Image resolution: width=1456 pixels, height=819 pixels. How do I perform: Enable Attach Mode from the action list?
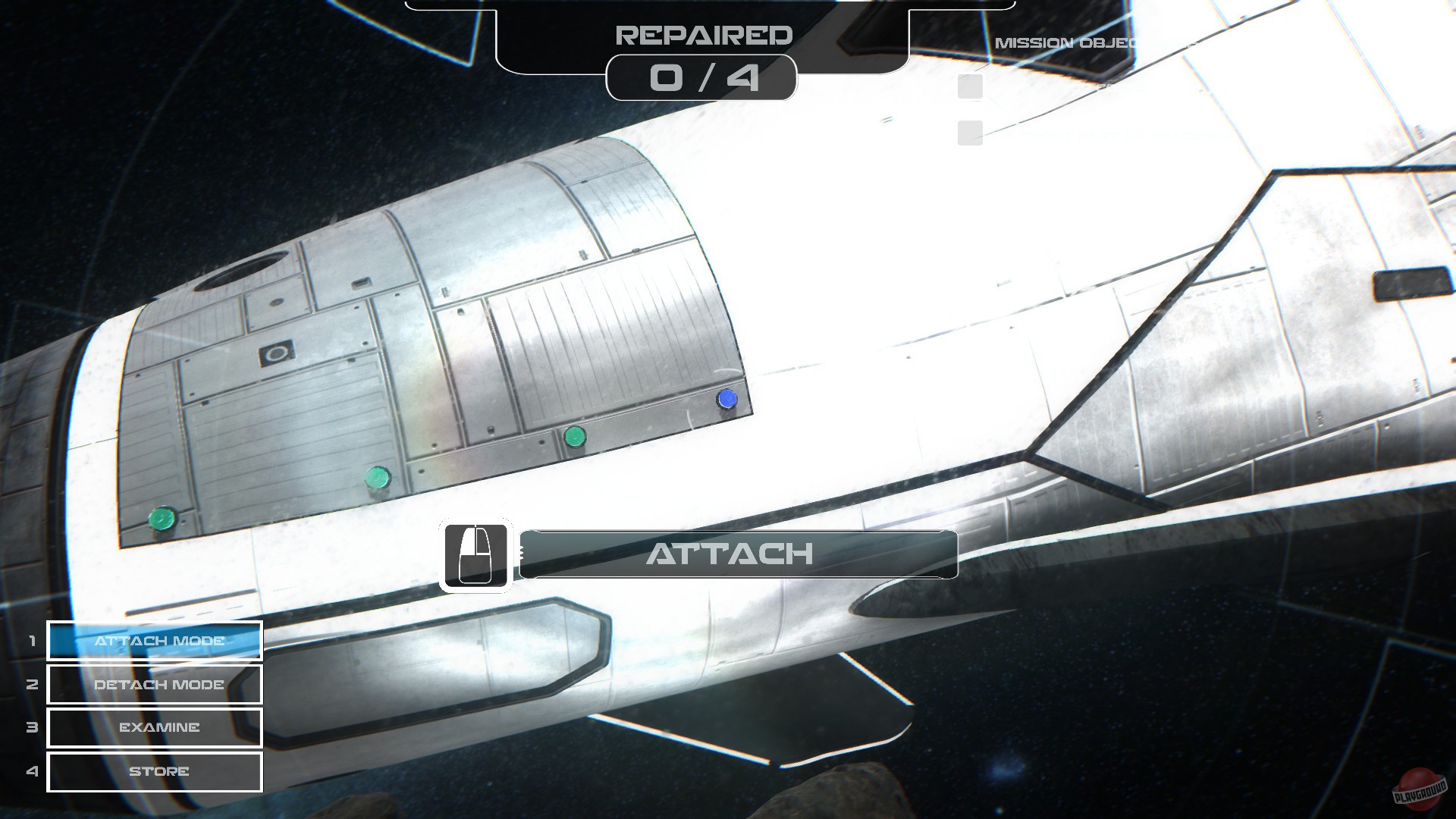[x=154, y=641]
